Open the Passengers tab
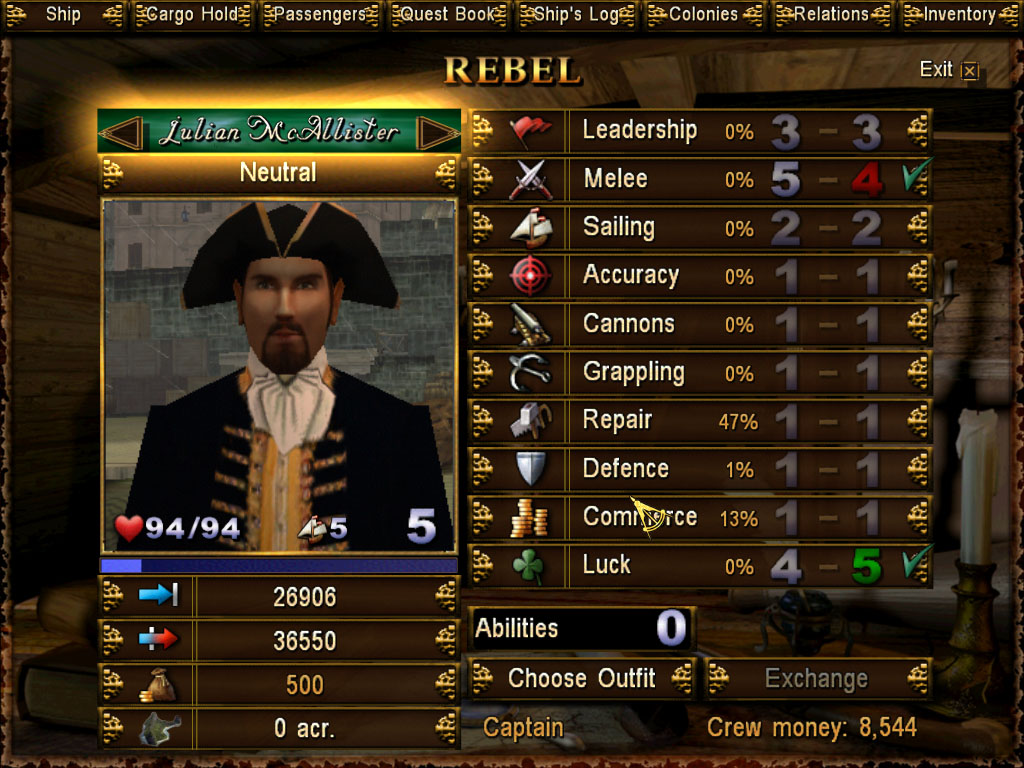The image size is (1024, 768). (x=320, y=15)
